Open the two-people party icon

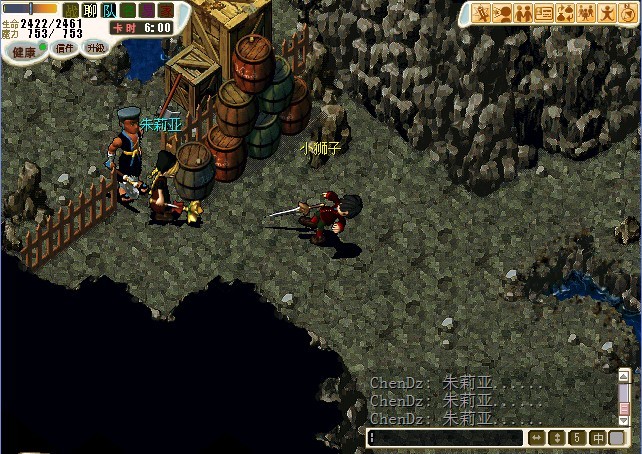tap(523, 13)
